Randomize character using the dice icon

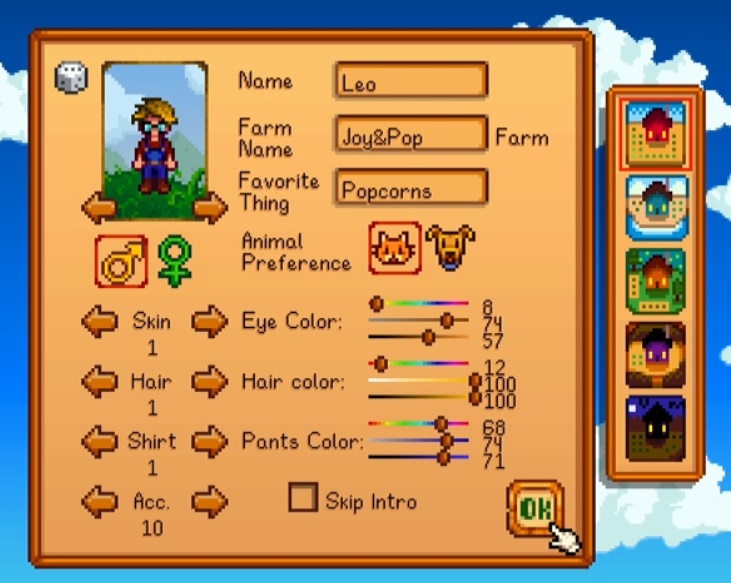tap(71, 77)
